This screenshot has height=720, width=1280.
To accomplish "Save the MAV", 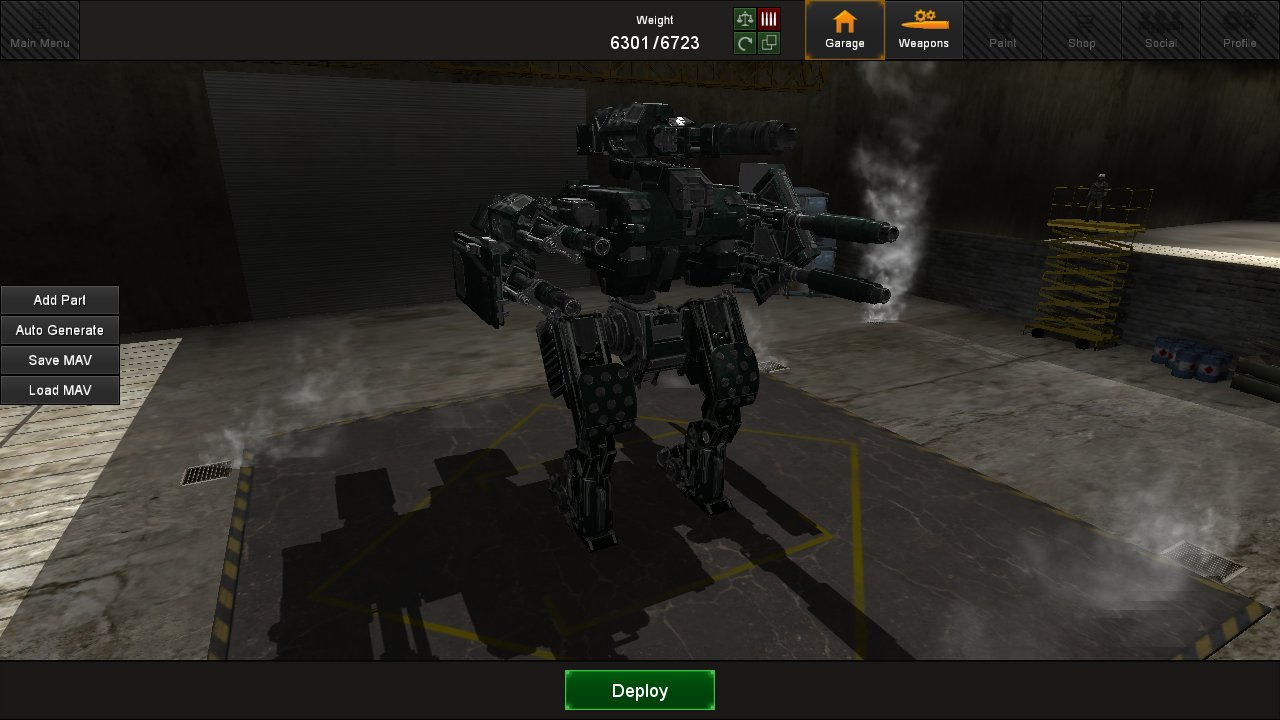I will (x=60, y=360).
